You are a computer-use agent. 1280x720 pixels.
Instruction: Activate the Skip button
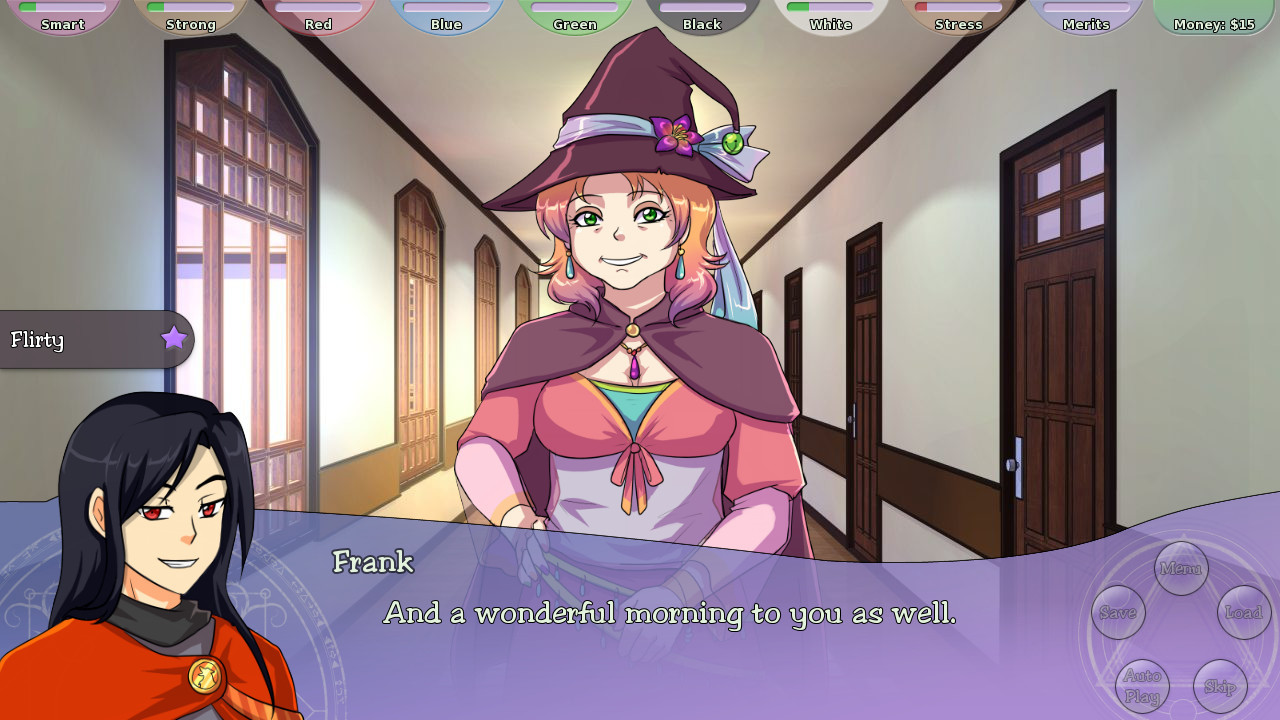[x=1222, y=687]
